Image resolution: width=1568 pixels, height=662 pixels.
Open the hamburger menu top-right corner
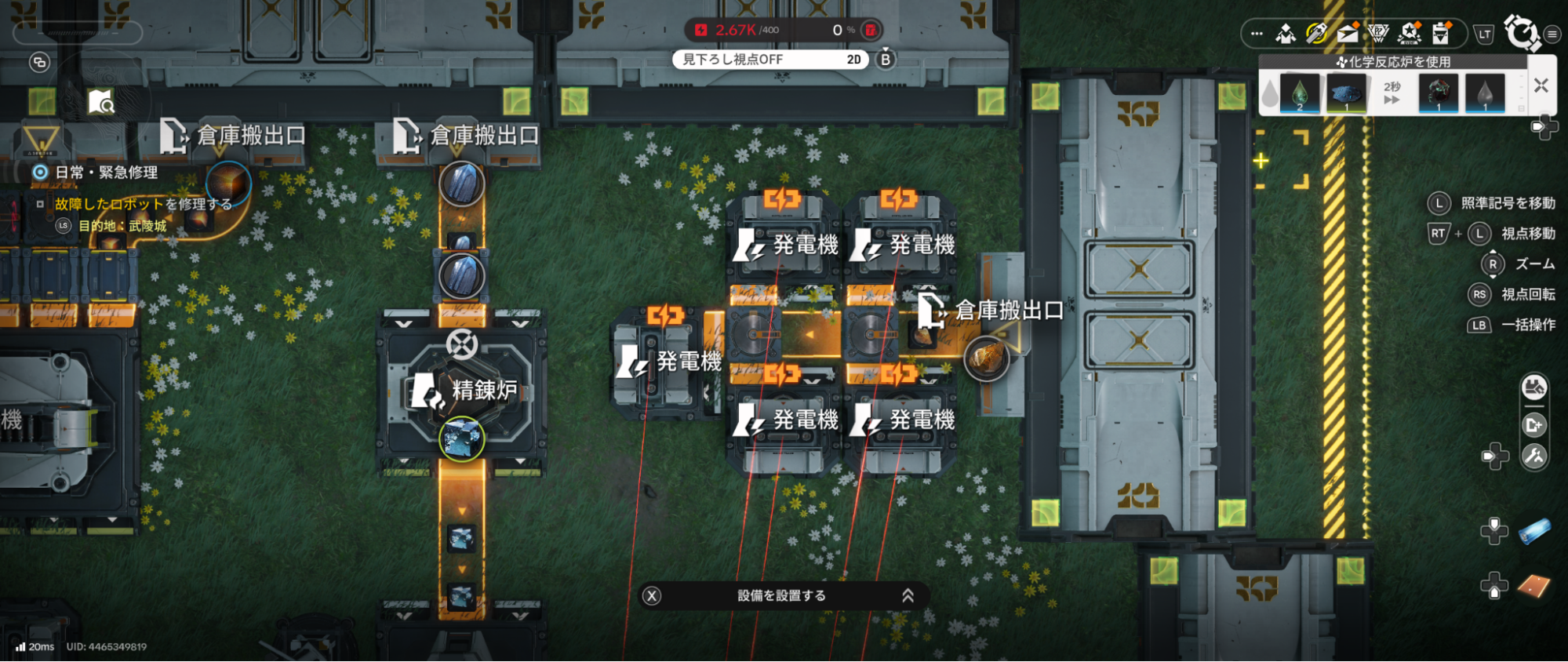[x=1549, y=35]
